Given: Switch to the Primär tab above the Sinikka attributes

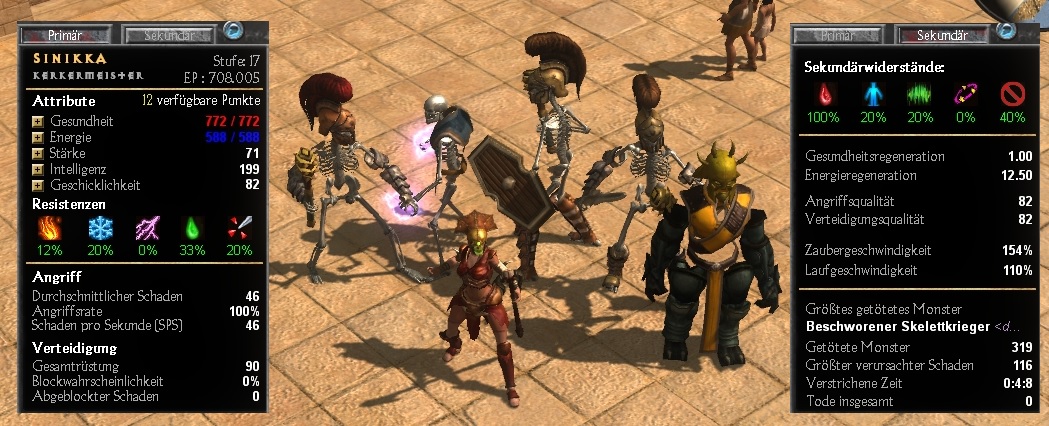Looking at the screenshot, I should click(69, 34).
